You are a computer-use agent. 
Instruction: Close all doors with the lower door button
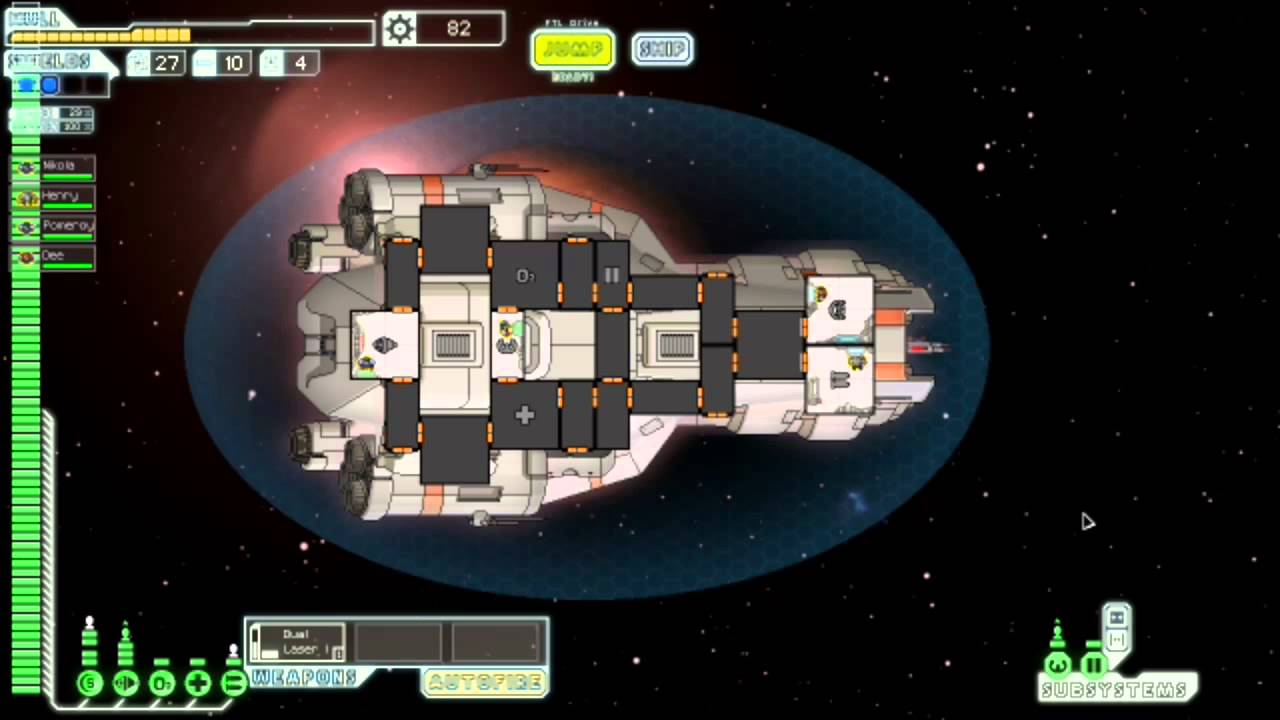point(1117,640)
